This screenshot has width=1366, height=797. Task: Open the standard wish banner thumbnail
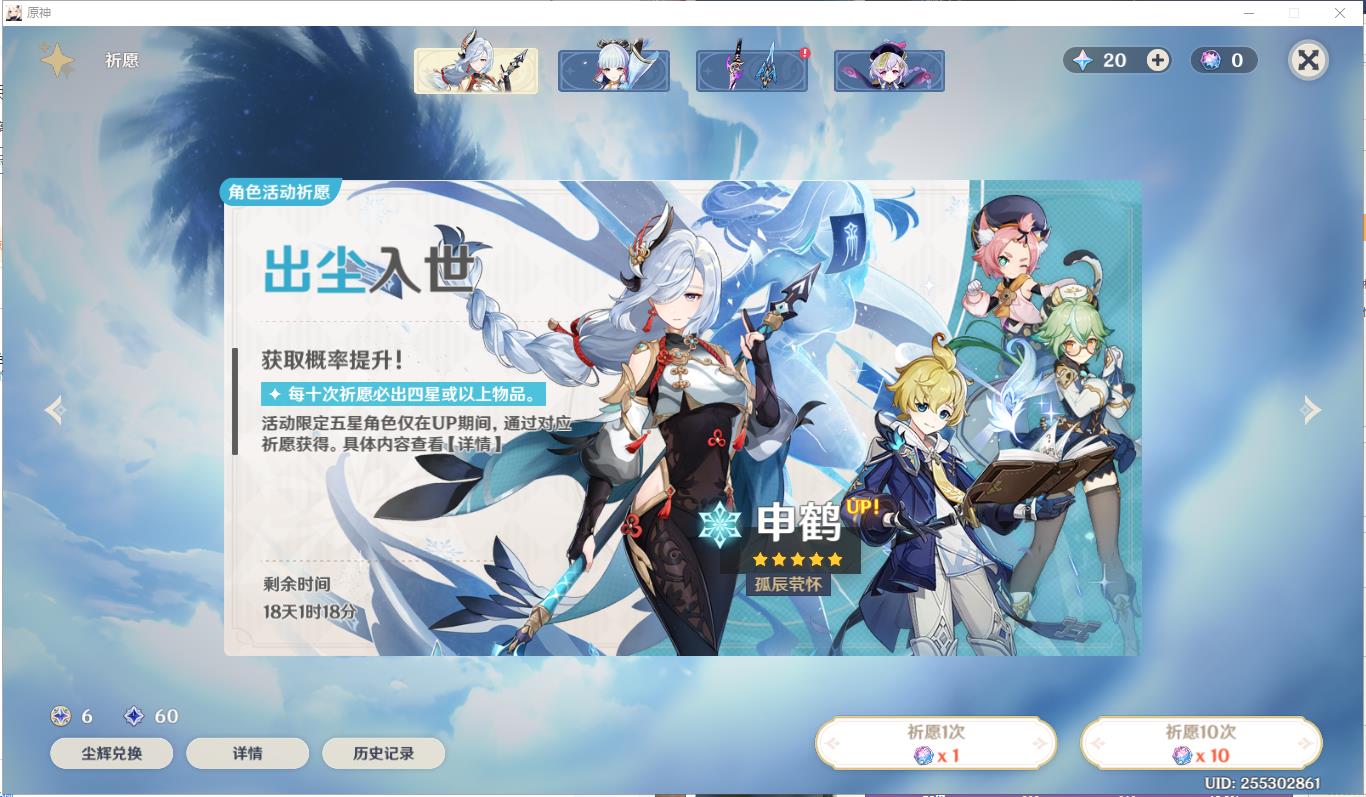(x=889, y=69)
